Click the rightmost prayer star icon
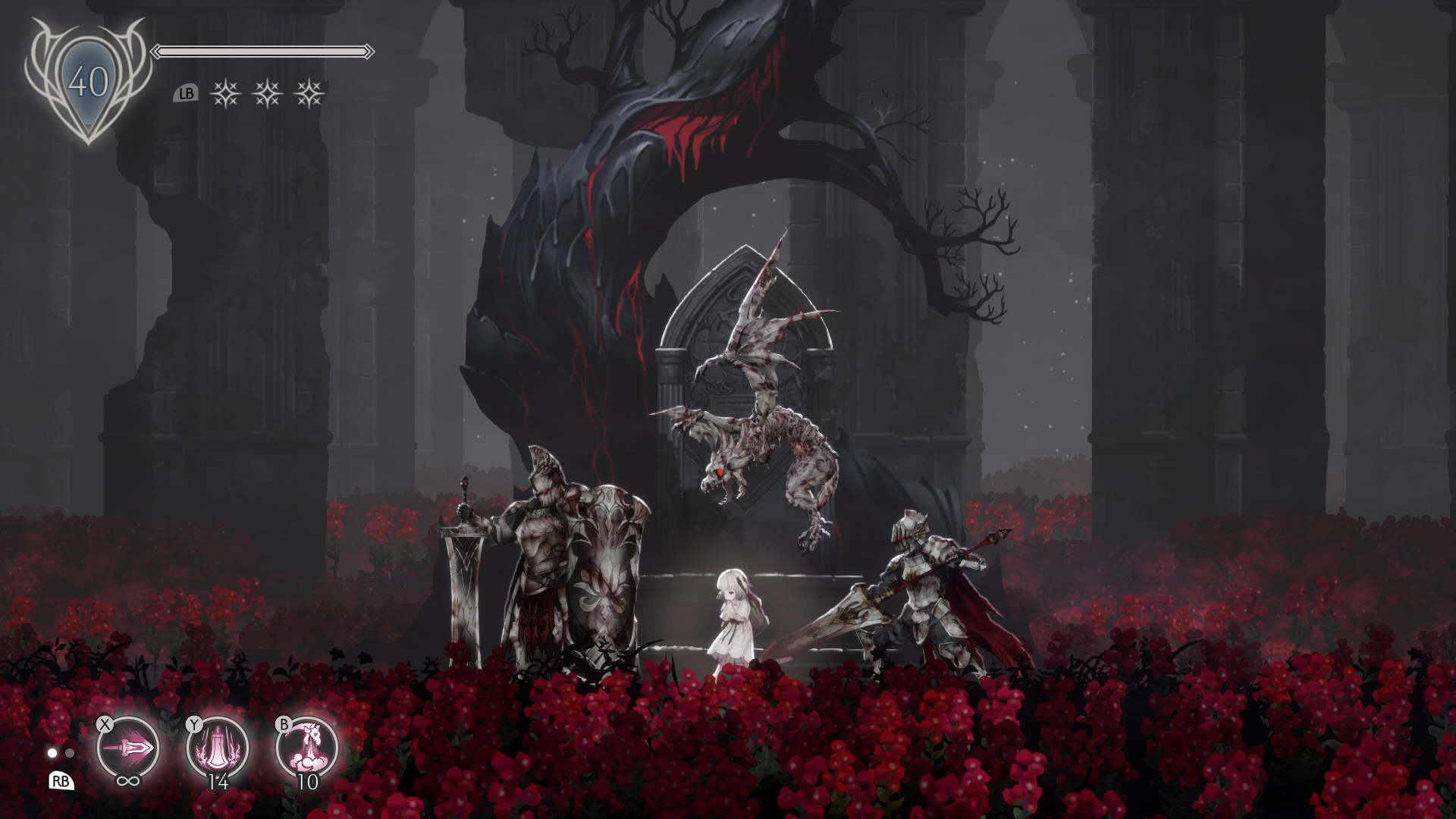This screenshot has height=819, width=1456. [x=307, y=93]
